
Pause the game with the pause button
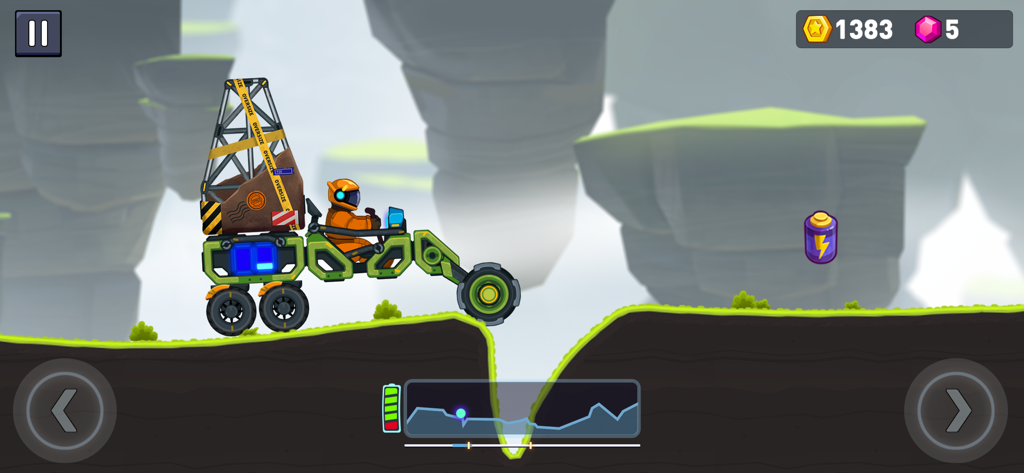(x=38, y=34)
